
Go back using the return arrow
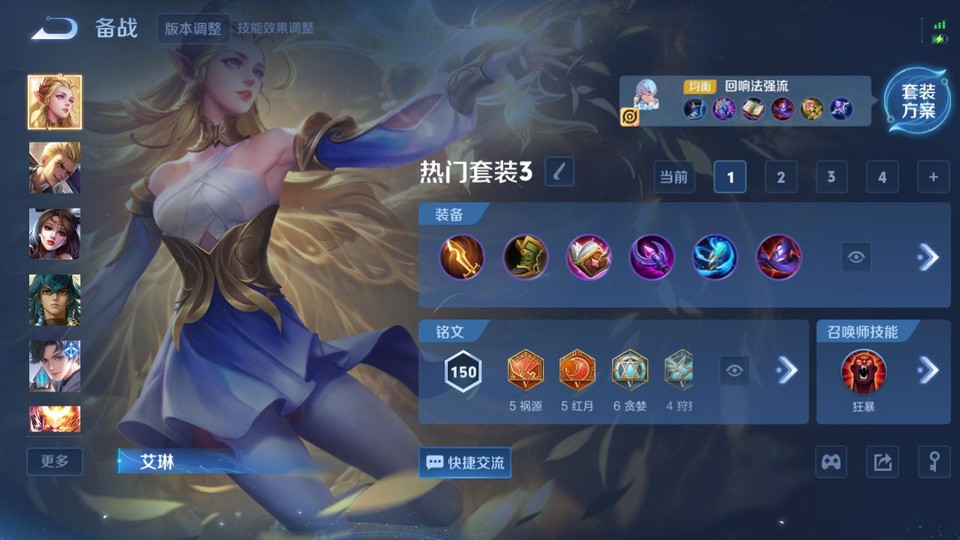54,28
